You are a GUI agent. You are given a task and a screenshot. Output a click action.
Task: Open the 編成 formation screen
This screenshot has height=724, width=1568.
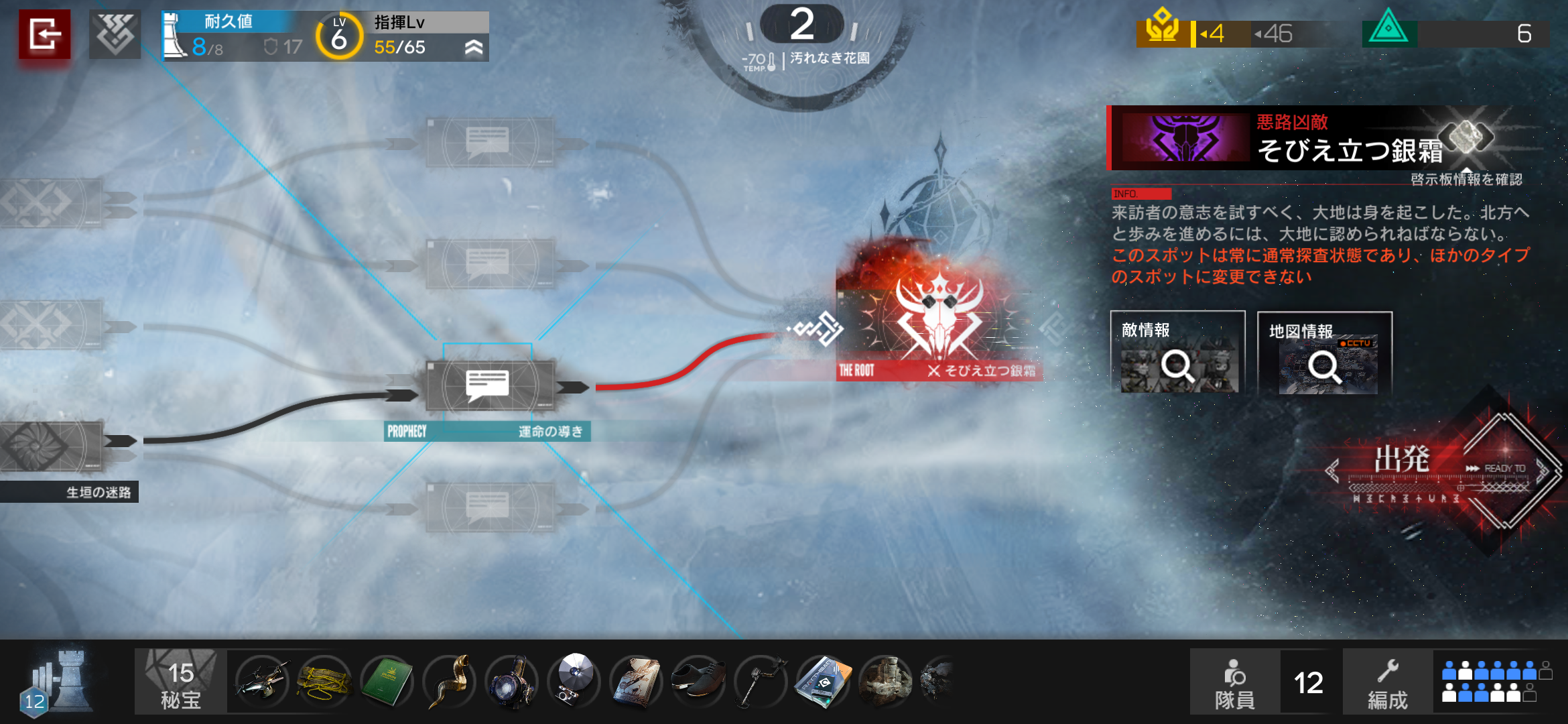pos(1387,682)
